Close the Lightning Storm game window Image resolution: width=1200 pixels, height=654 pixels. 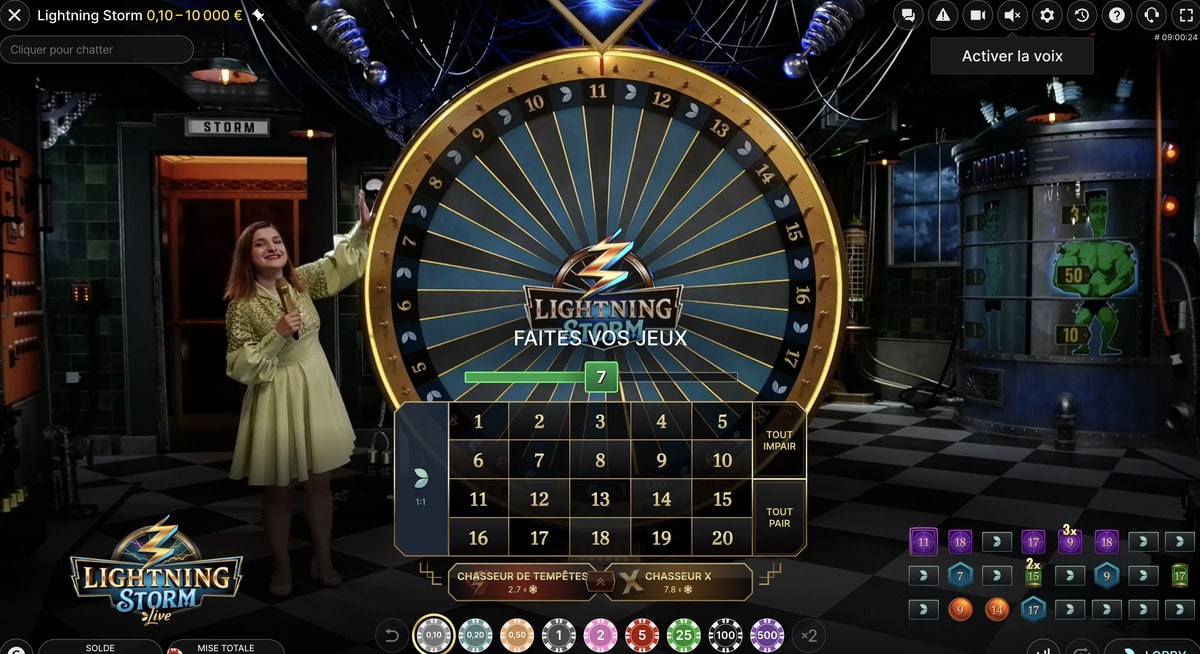click(x=14, y=16)
